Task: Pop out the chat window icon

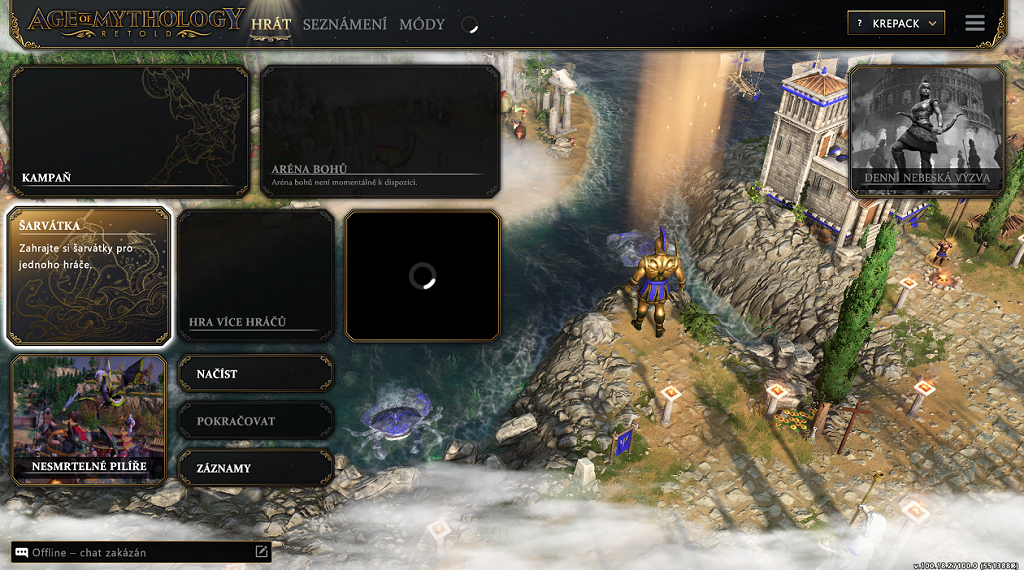Action: (x=261, y=551)
